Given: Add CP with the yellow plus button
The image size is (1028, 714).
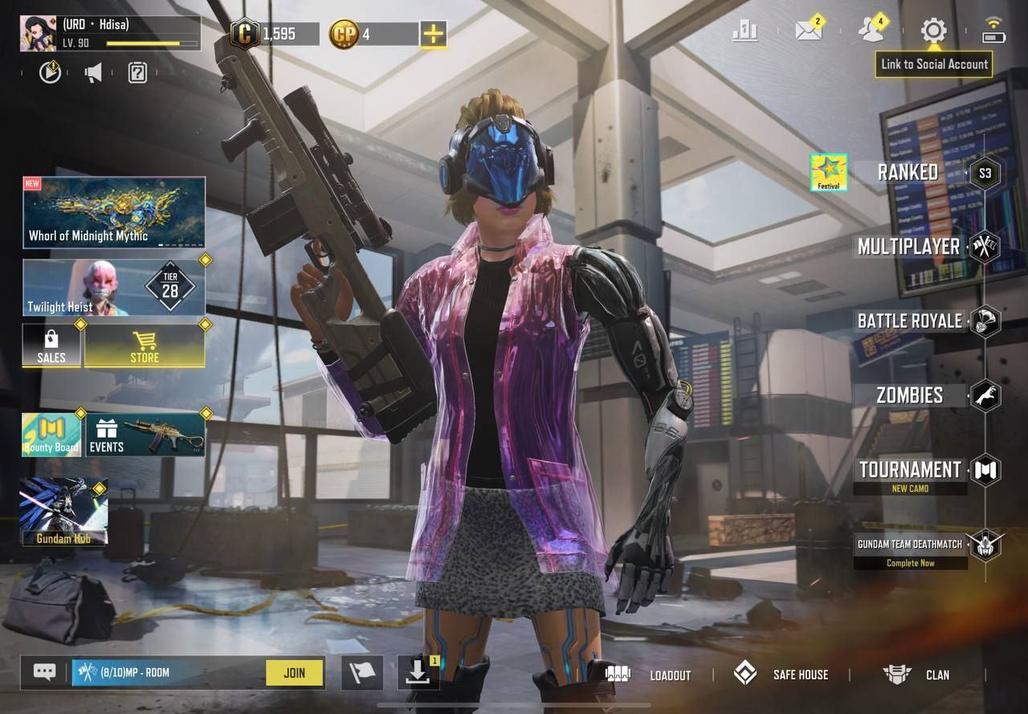Looking at the screenshot, I should click(x=433, y=34).
